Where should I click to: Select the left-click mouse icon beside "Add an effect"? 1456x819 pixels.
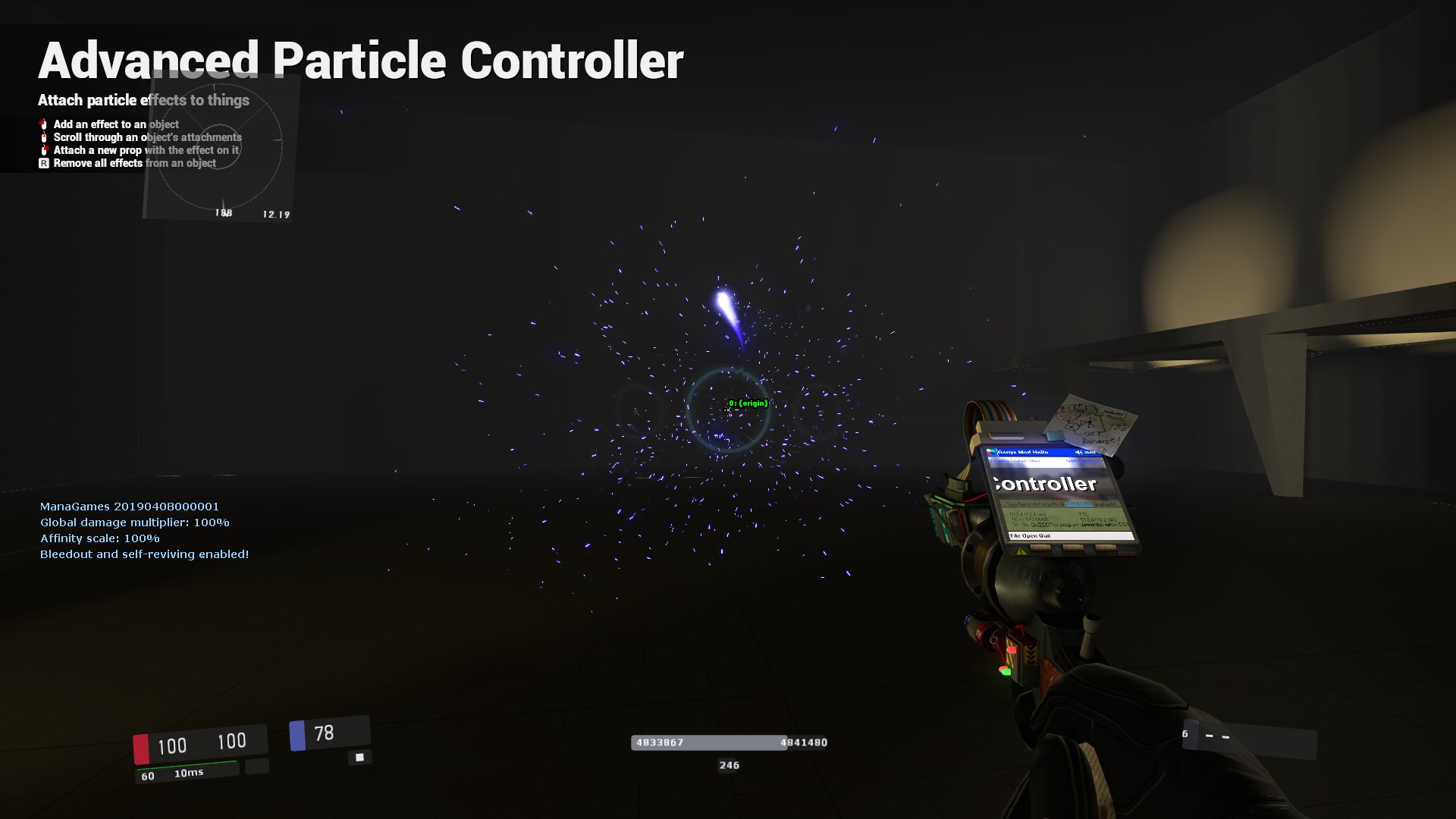click(x=43, y=125)
